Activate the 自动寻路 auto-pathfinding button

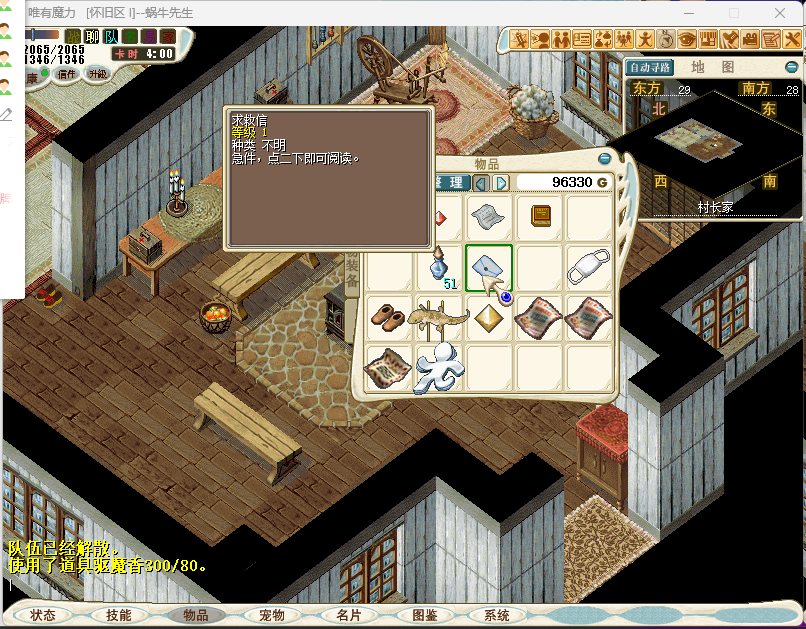pos(650,68)
